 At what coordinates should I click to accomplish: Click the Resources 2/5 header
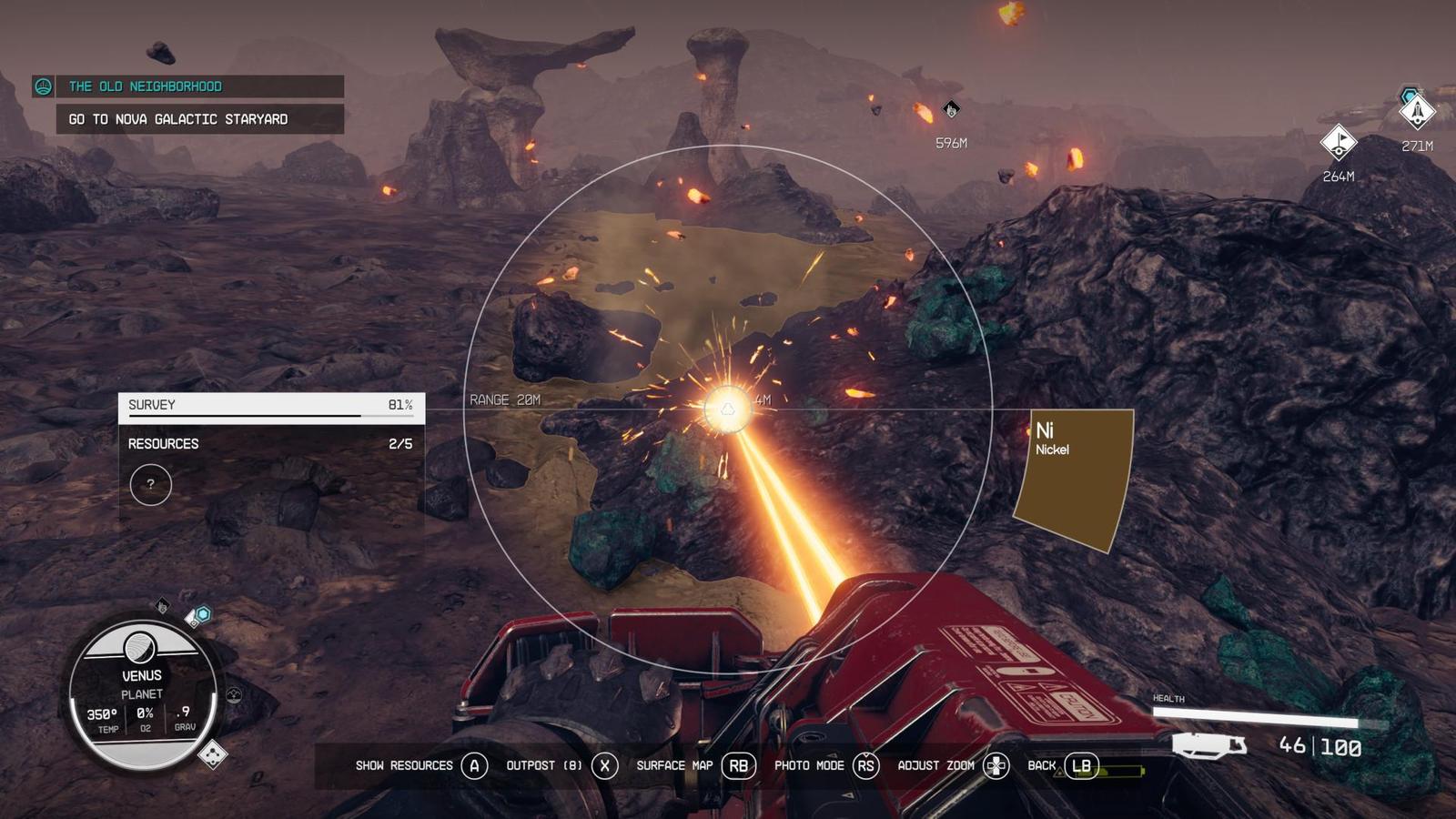[x=271, y=444]
